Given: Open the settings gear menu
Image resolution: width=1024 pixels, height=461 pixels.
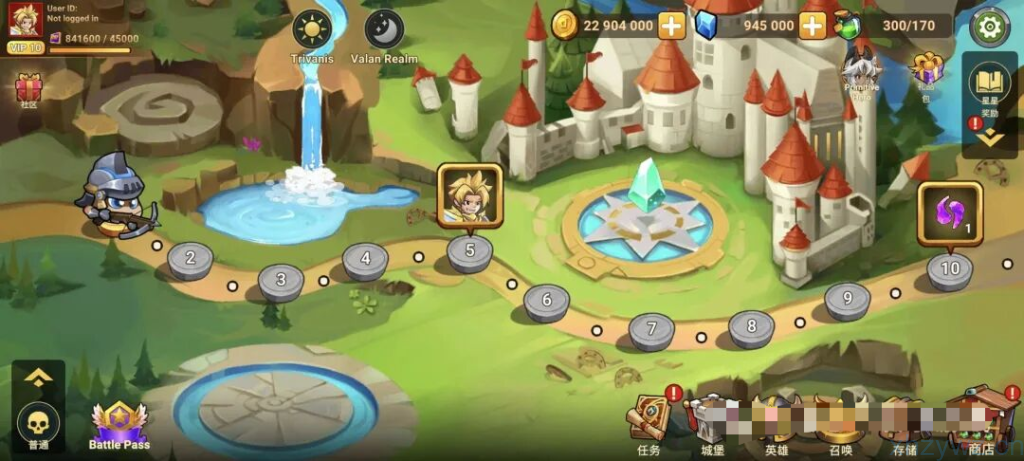Looking at the screenshot, I should 990,26.
